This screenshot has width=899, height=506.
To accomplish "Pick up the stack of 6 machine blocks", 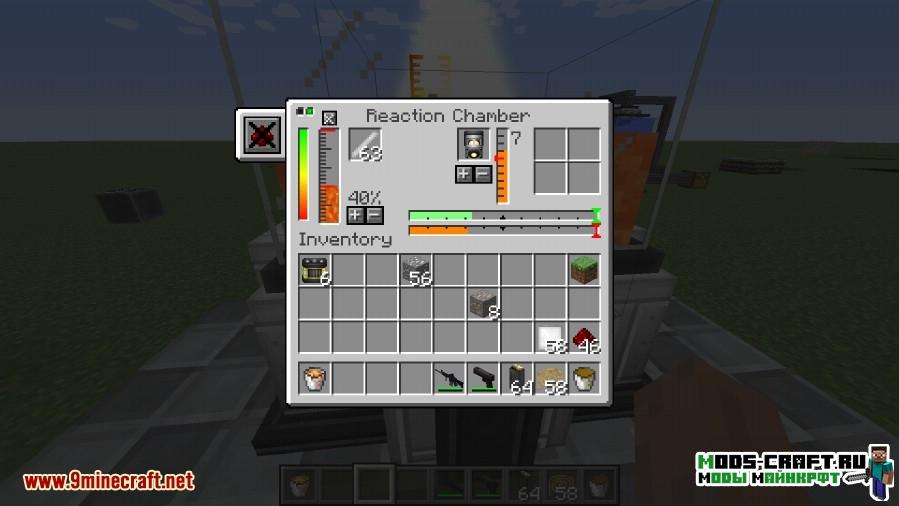I will (x=314, y=270).
